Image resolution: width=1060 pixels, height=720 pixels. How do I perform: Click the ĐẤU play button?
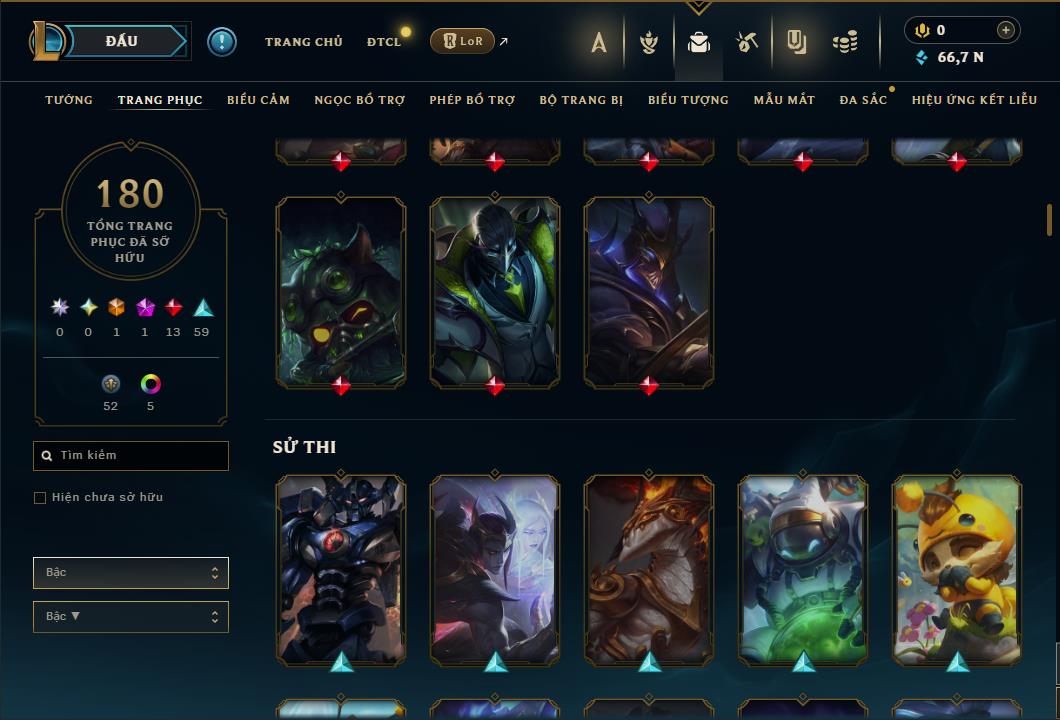pyautogui.click(x=122, y=41)
